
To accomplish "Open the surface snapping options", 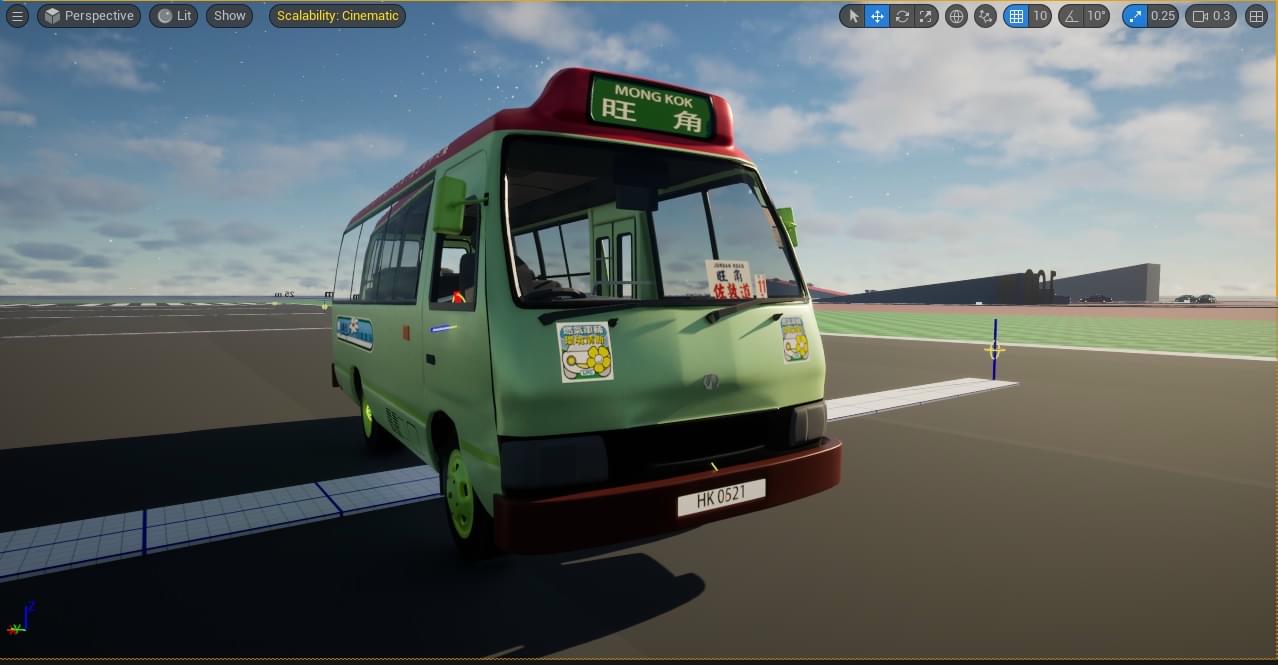I will click(985, 16).
